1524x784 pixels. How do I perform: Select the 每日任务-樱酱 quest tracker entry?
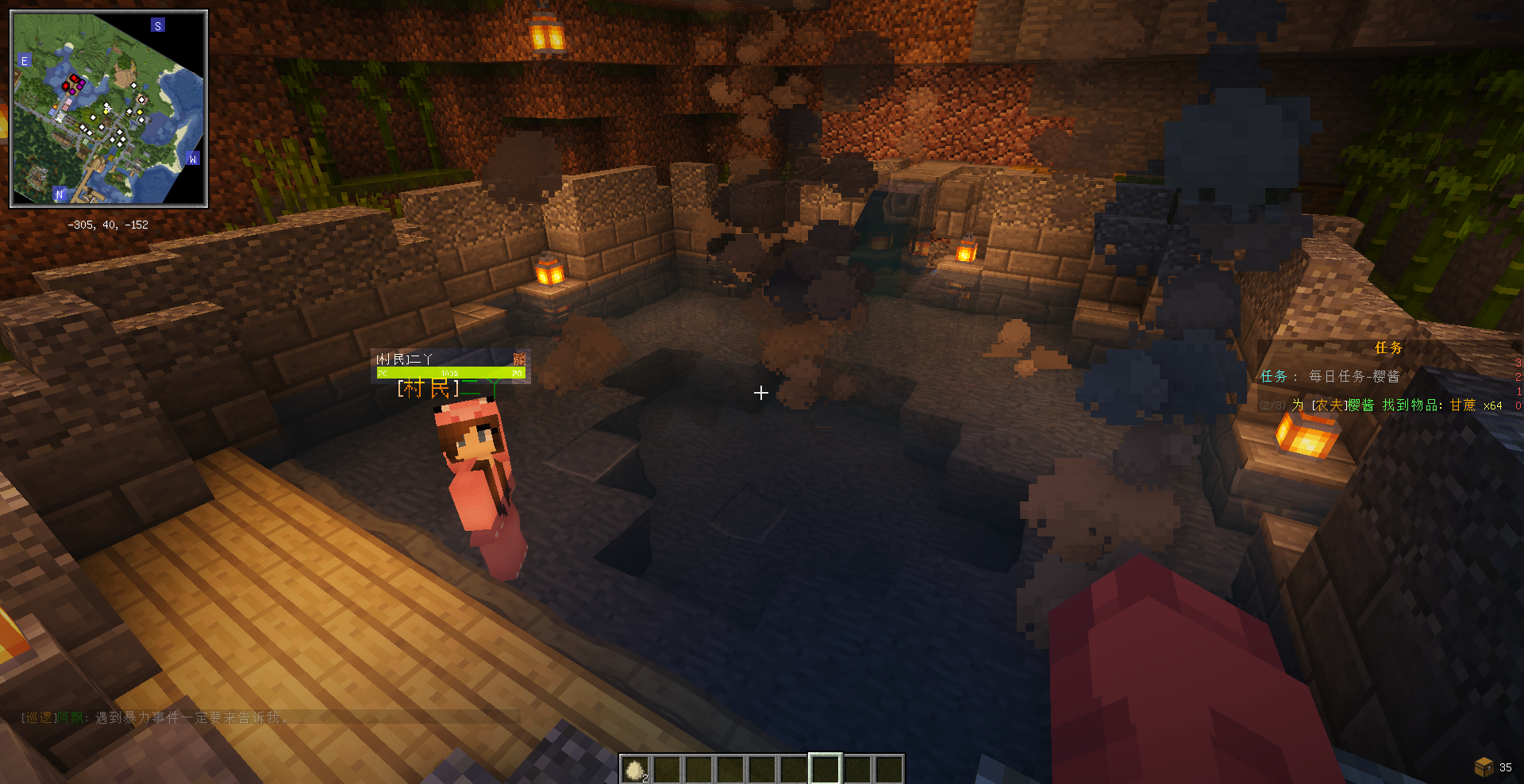click(x=1353, y=376)
